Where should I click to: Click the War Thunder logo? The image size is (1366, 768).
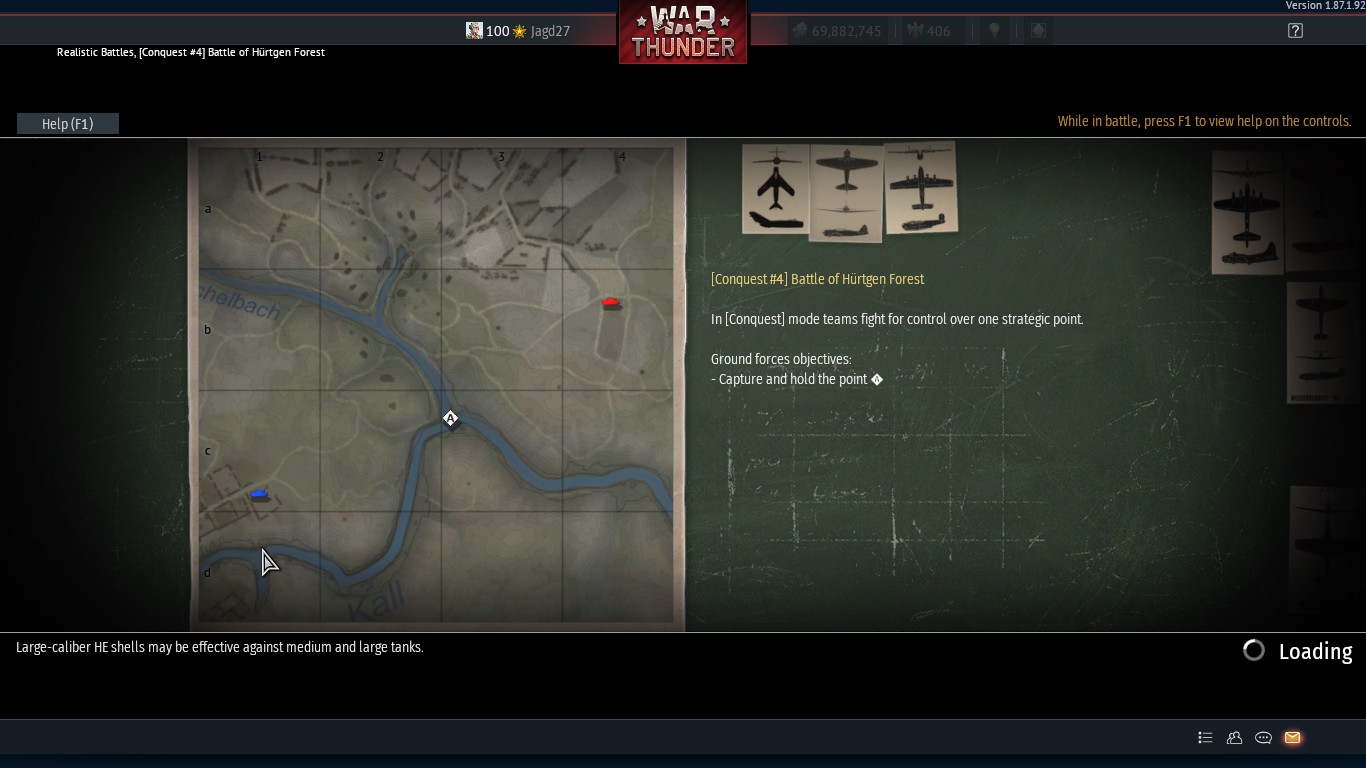tap(683, 32)
